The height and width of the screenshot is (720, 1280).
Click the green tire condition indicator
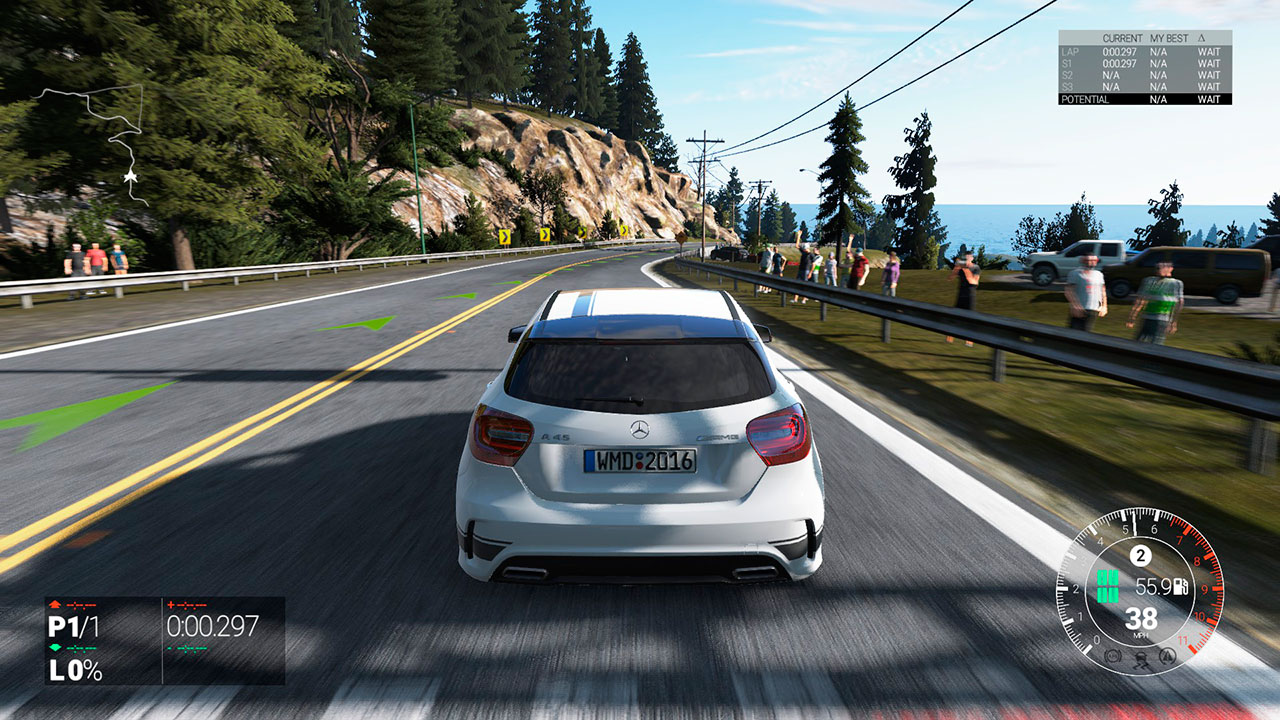[x=1107, y=586]
